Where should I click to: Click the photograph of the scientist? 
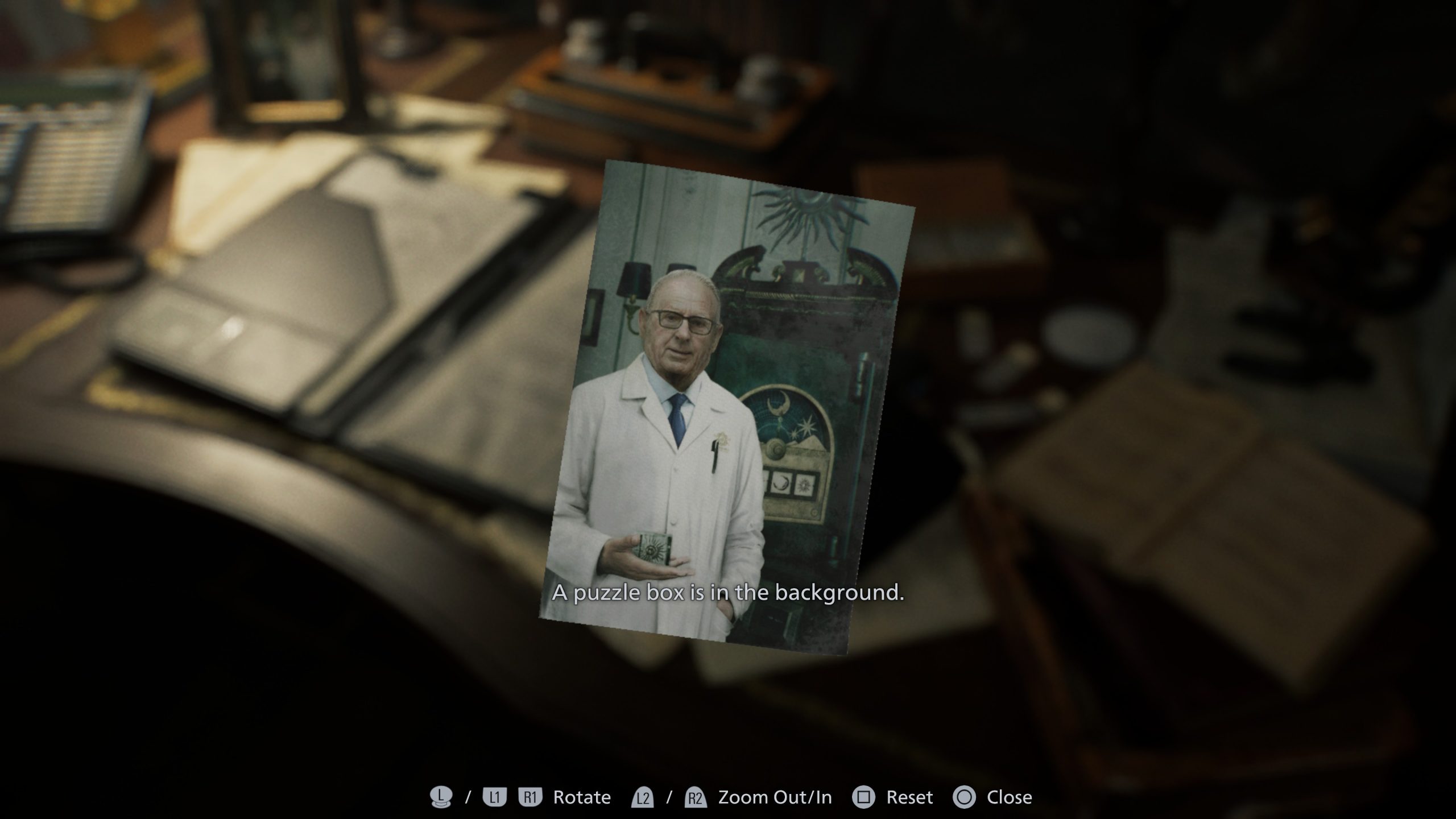click(x=728, y=409)
